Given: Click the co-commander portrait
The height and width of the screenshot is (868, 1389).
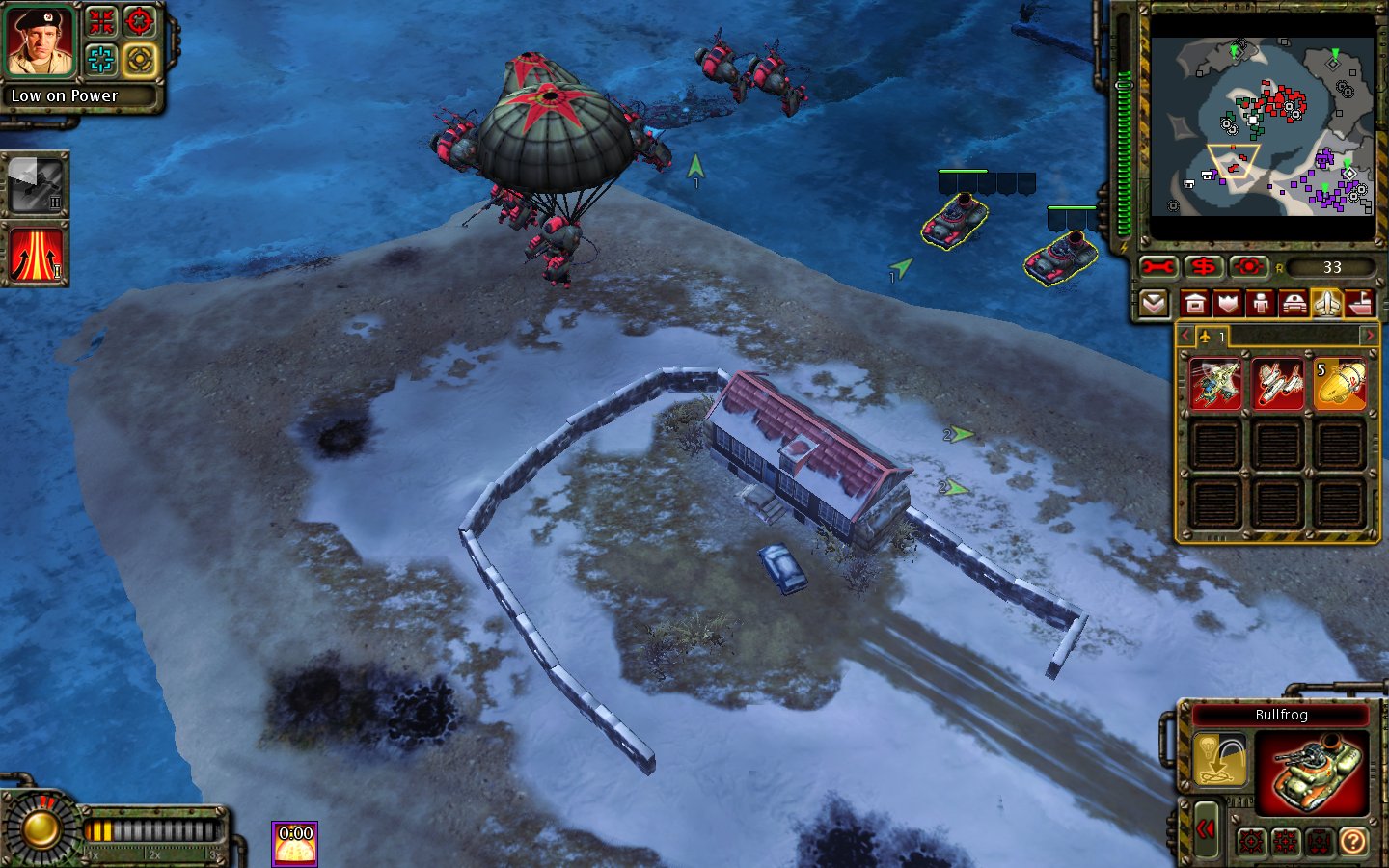Looking at the screenshot, I should click(x=41, y=42).
